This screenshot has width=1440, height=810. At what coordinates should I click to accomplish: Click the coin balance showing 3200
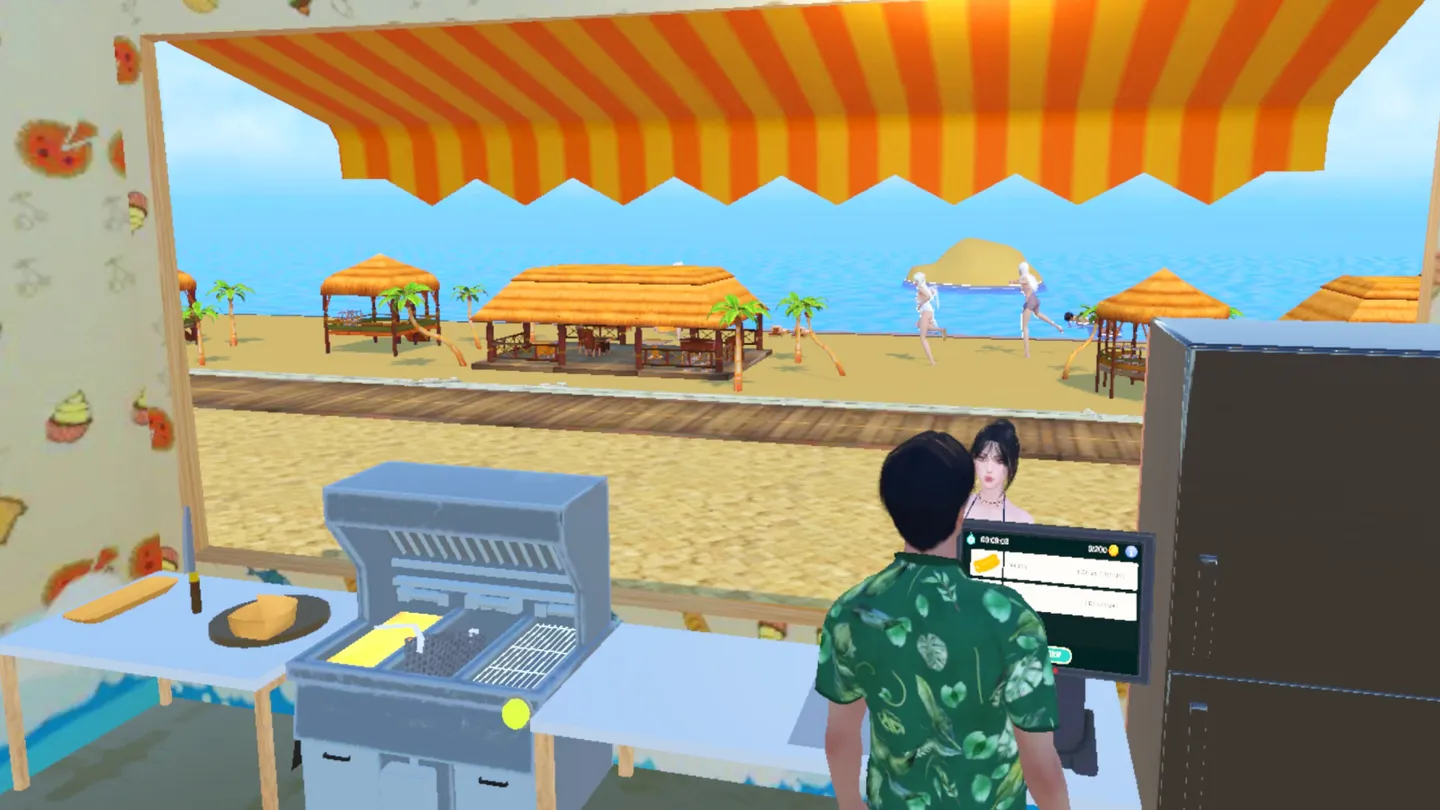1098,549
